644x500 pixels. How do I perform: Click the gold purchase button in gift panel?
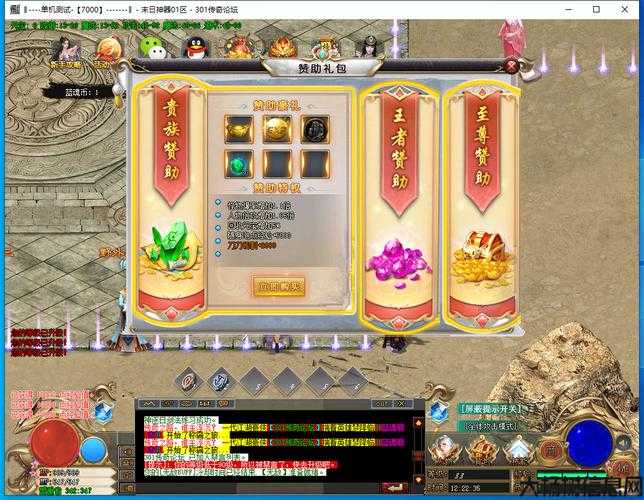[x=279, y=286]
